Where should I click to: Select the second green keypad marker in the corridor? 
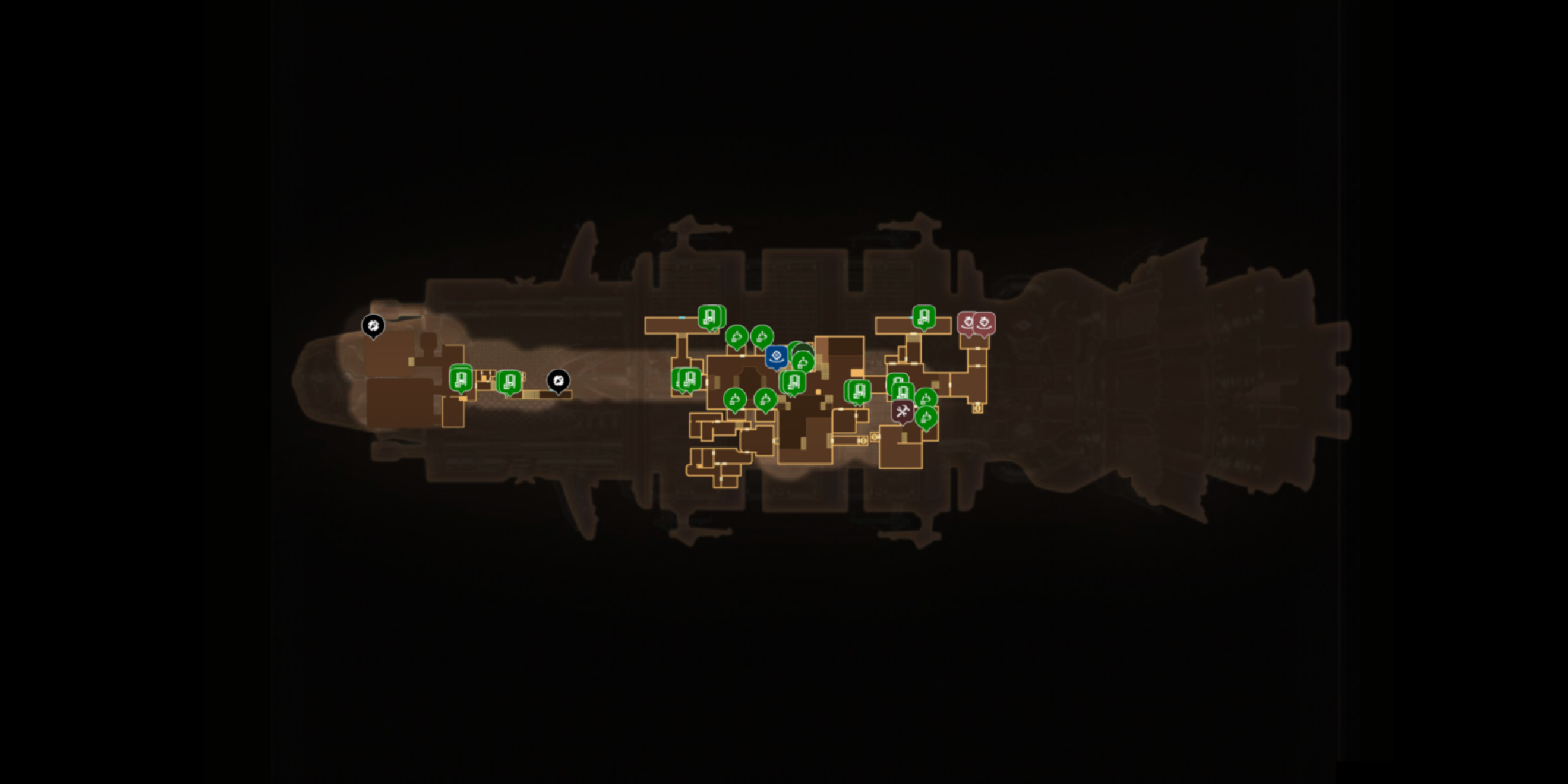click(509, 383)
